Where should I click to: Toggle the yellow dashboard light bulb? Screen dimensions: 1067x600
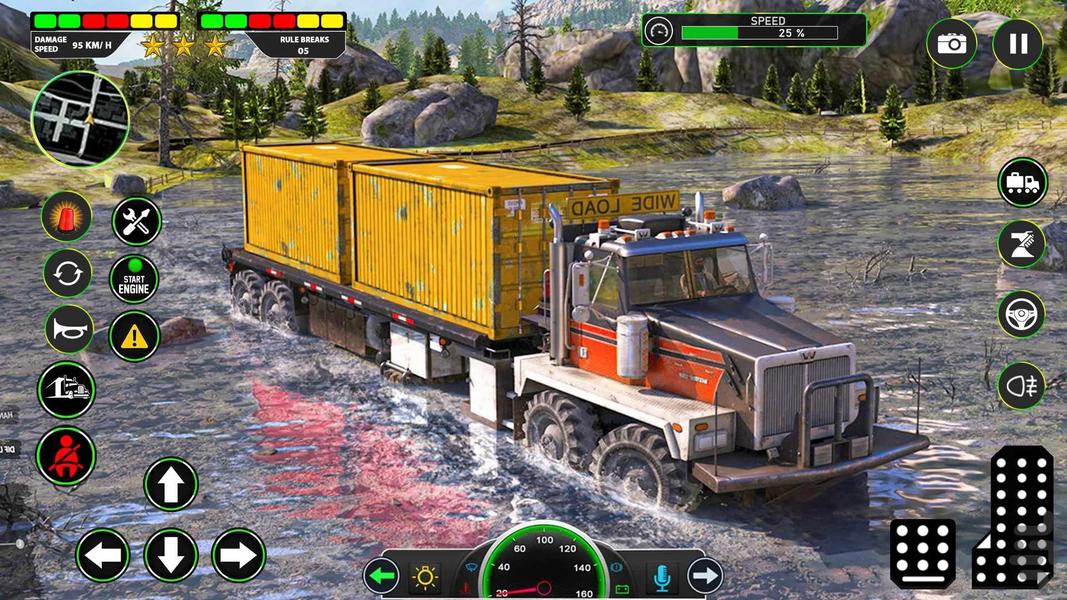[426, 577]
